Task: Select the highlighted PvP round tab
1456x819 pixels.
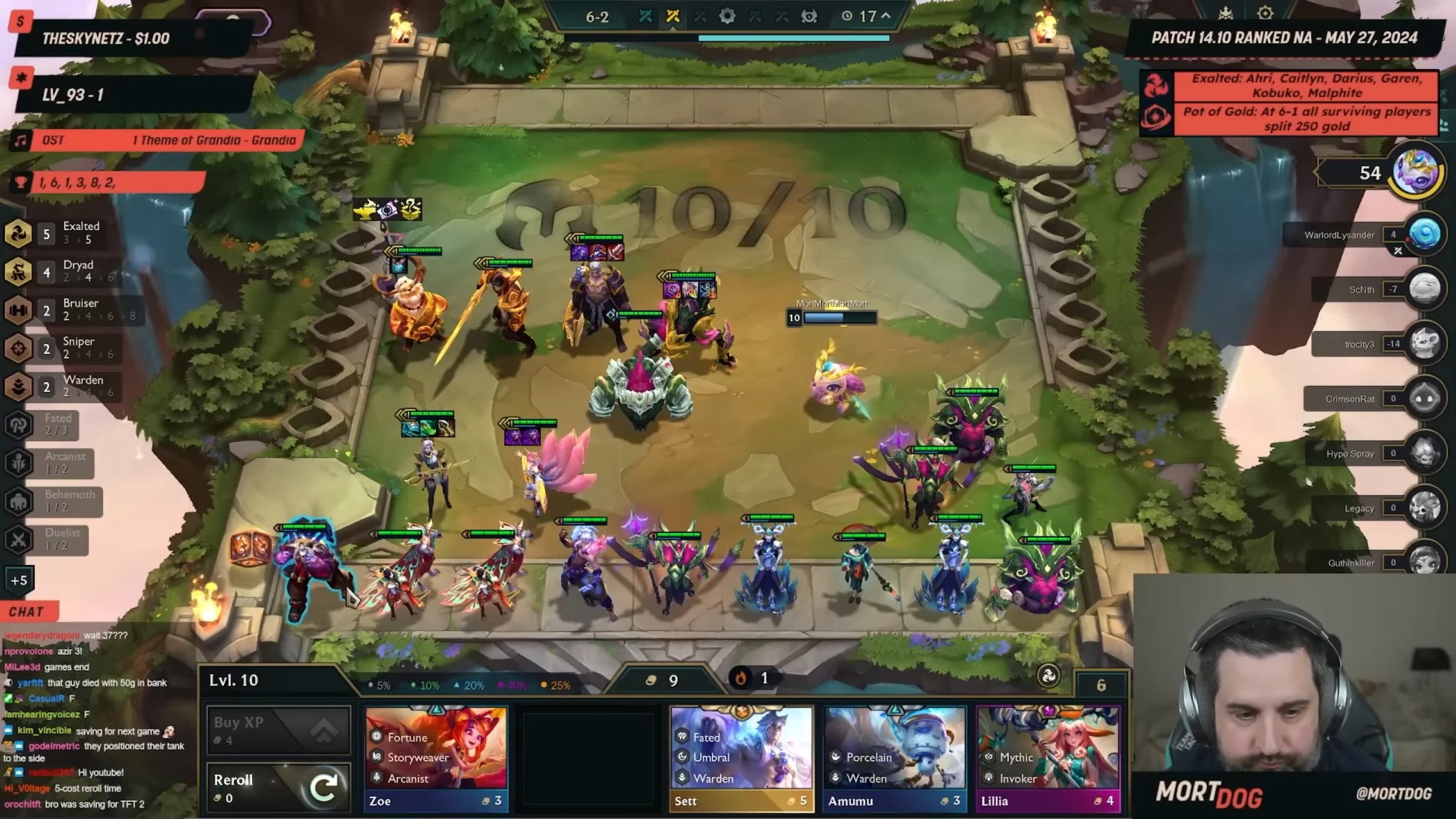Action: coord(672,17)
